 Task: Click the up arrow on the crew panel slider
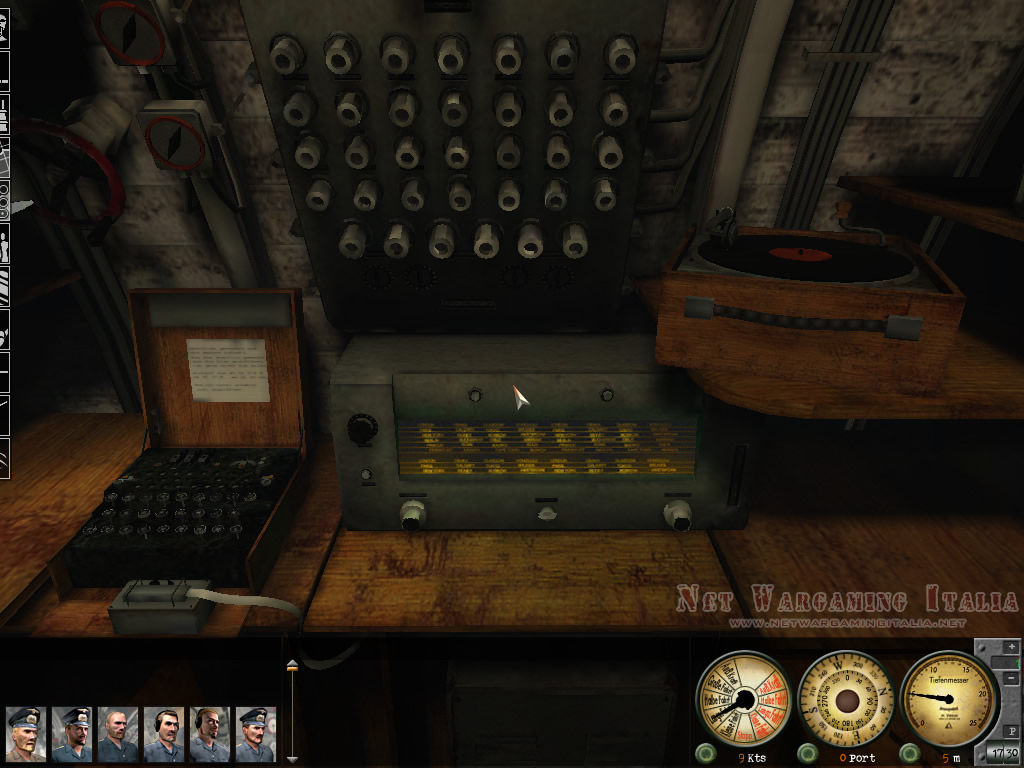coord(292,664)
